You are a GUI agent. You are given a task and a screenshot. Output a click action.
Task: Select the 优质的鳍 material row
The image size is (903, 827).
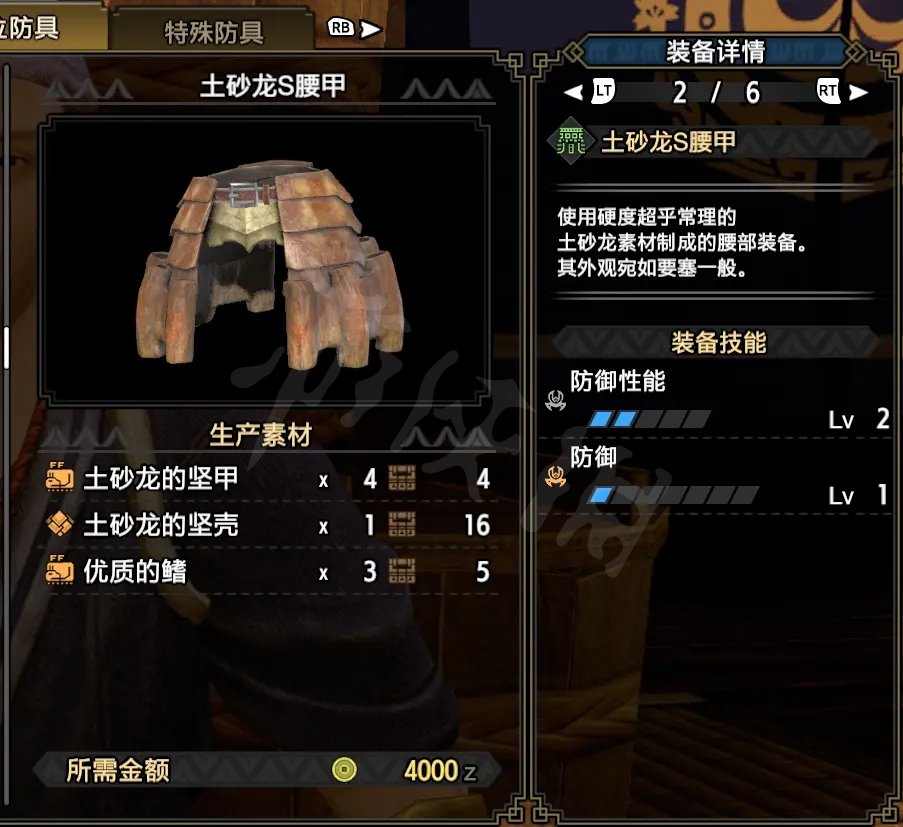coord(268,572)
